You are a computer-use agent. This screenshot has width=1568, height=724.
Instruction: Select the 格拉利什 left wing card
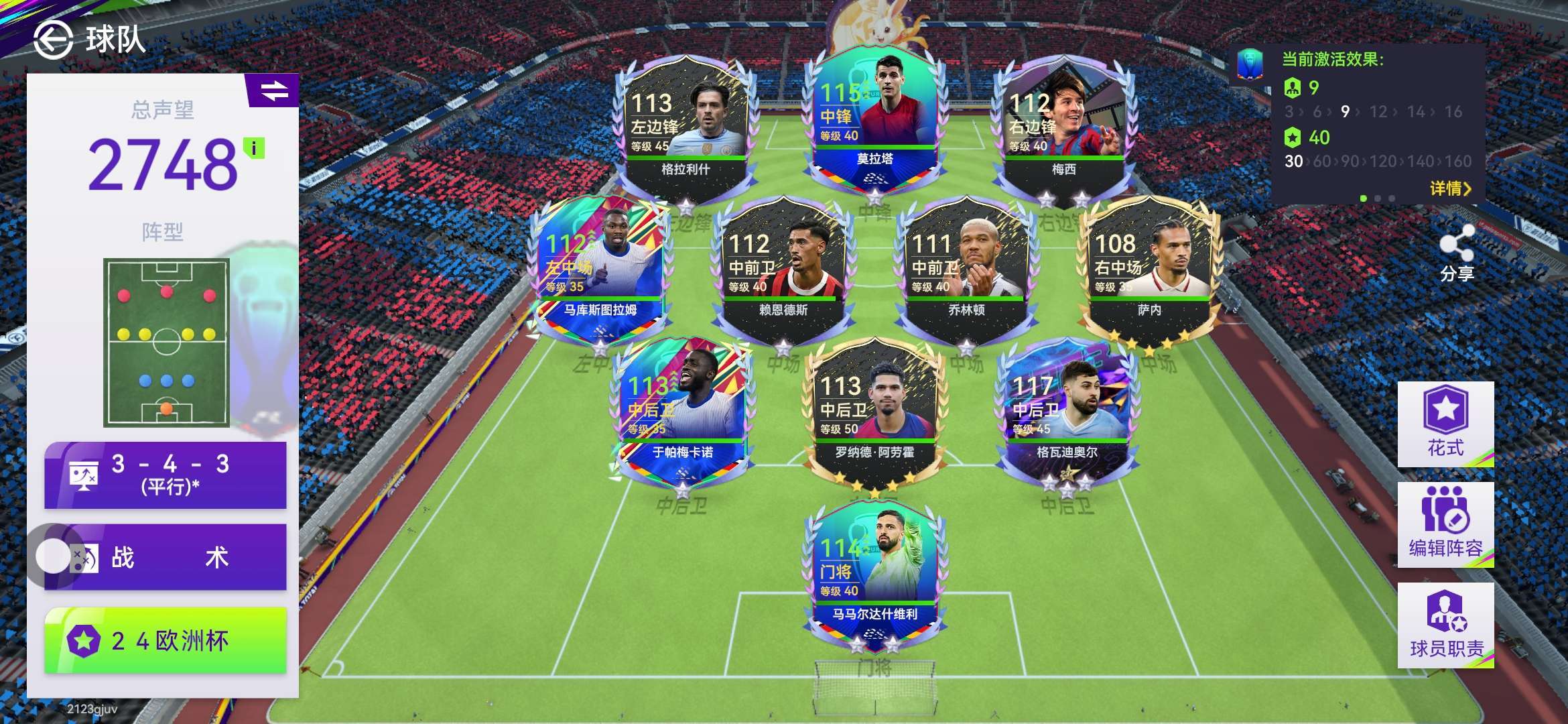tap(685, 127)
